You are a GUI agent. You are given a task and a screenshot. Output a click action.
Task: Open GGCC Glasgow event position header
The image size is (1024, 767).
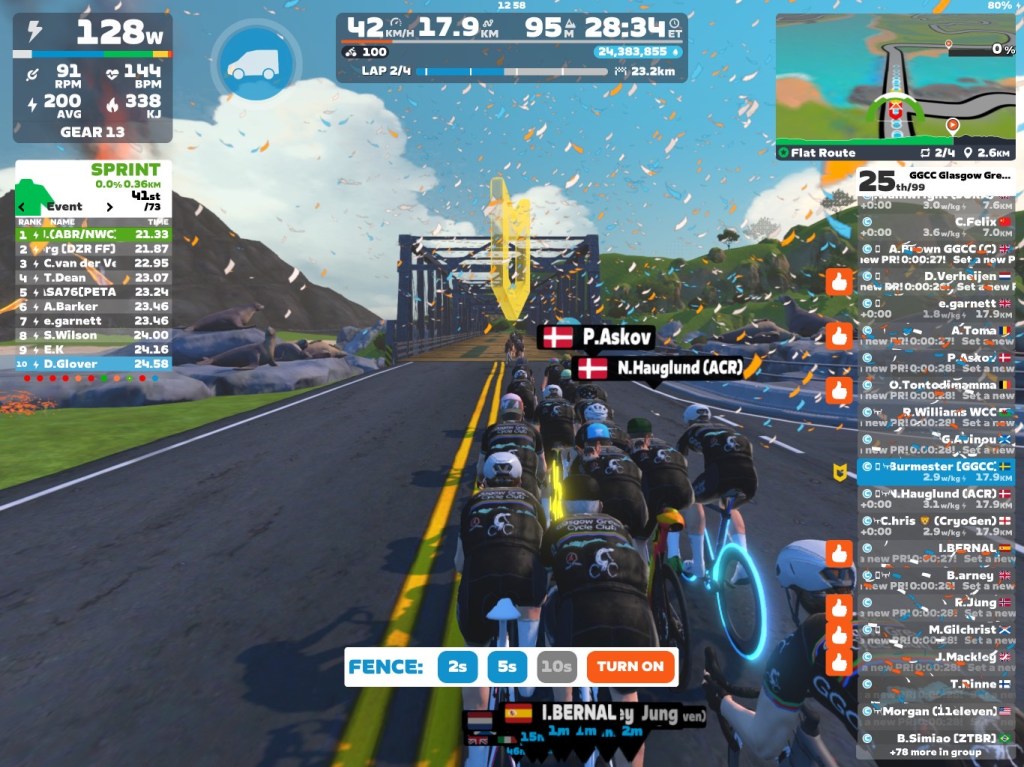935,180
